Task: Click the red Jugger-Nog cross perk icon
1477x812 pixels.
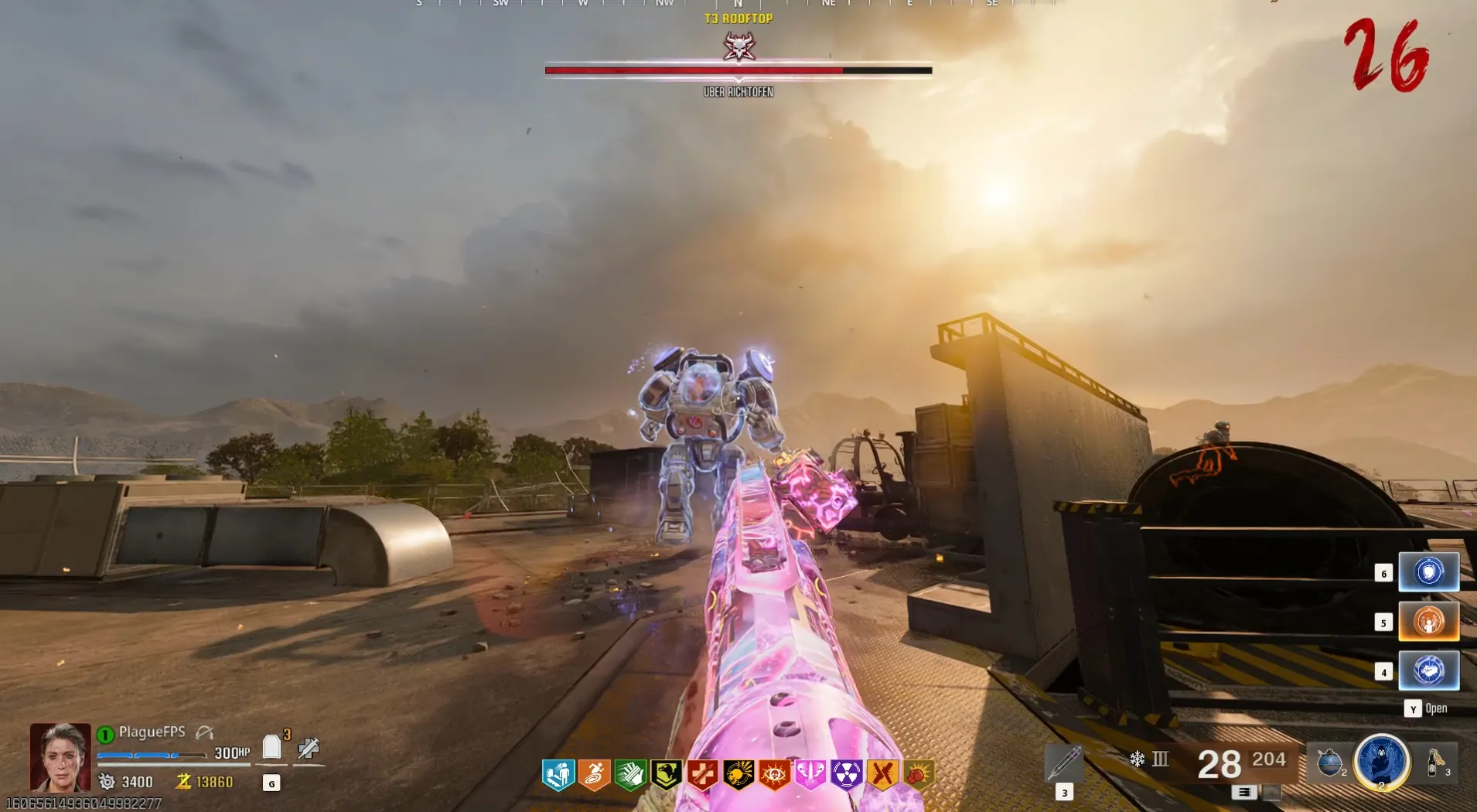Action: tap(702, 774)
